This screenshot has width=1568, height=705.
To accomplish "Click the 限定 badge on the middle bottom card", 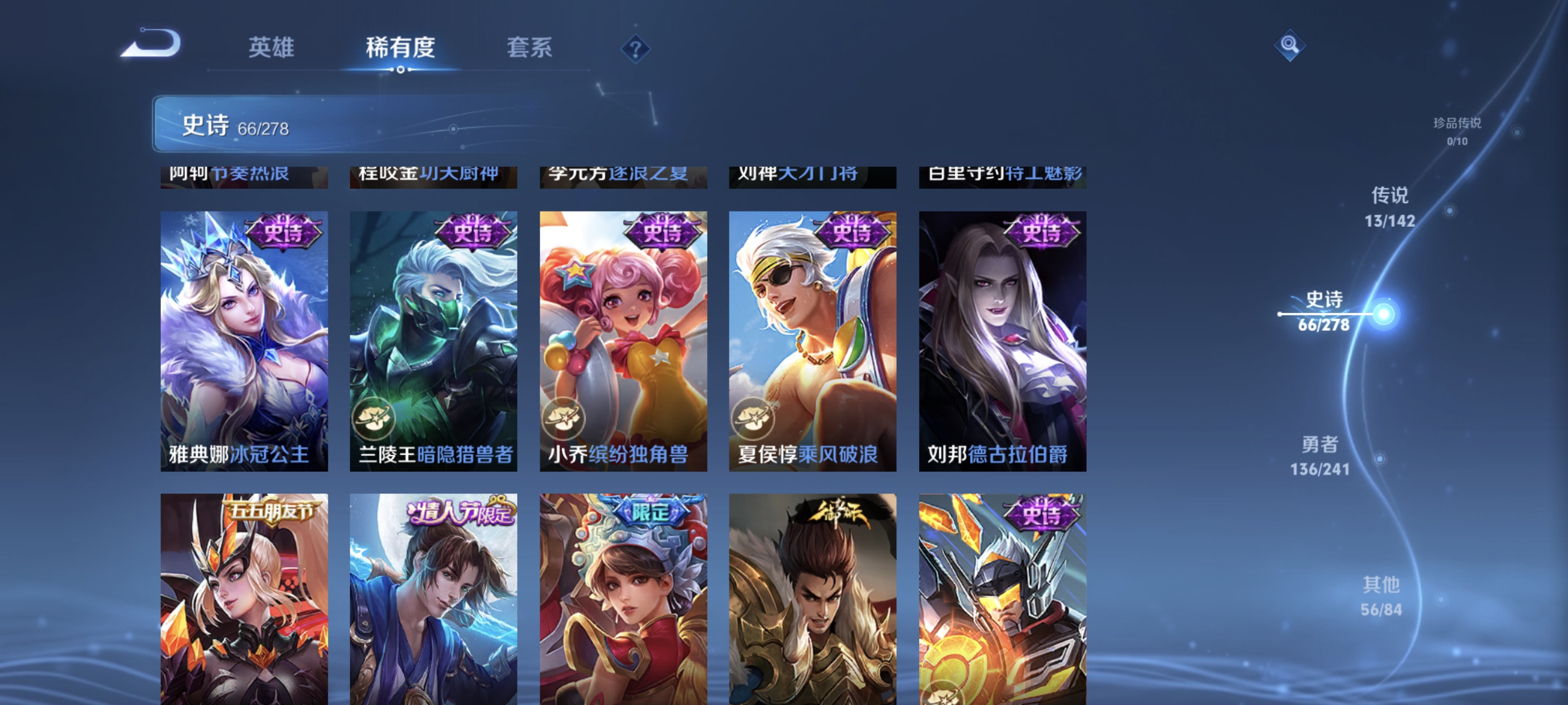I will tap(651, 513).
